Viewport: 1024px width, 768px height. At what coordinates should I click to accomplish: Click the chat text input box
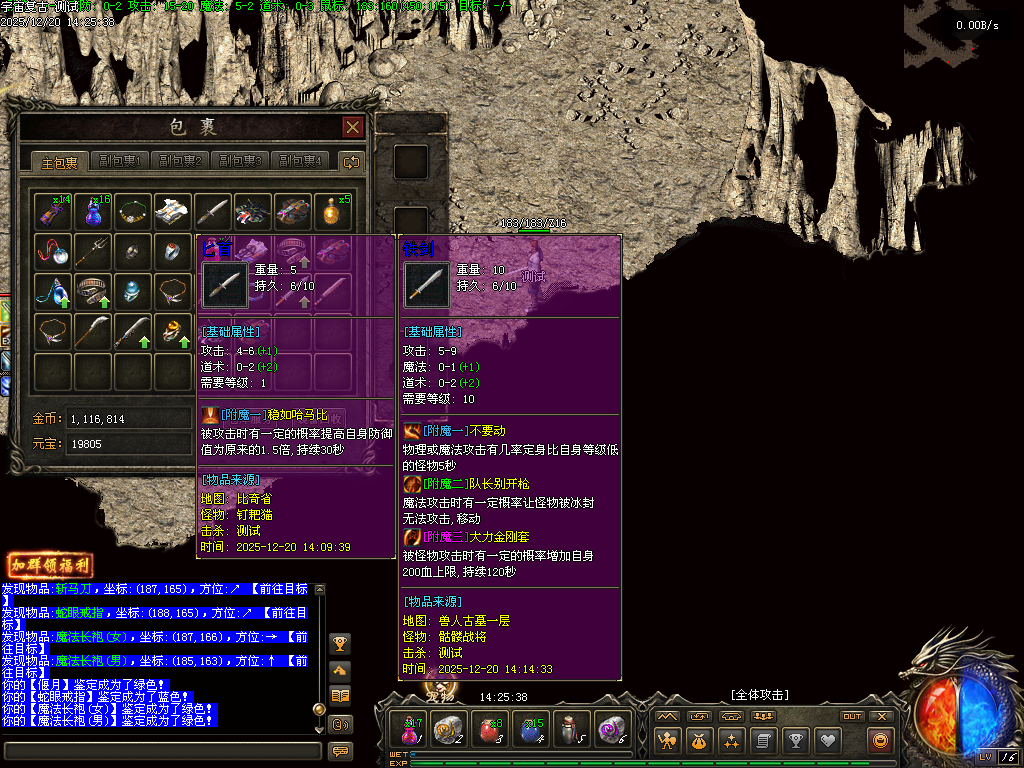click(x=160, y=750)
